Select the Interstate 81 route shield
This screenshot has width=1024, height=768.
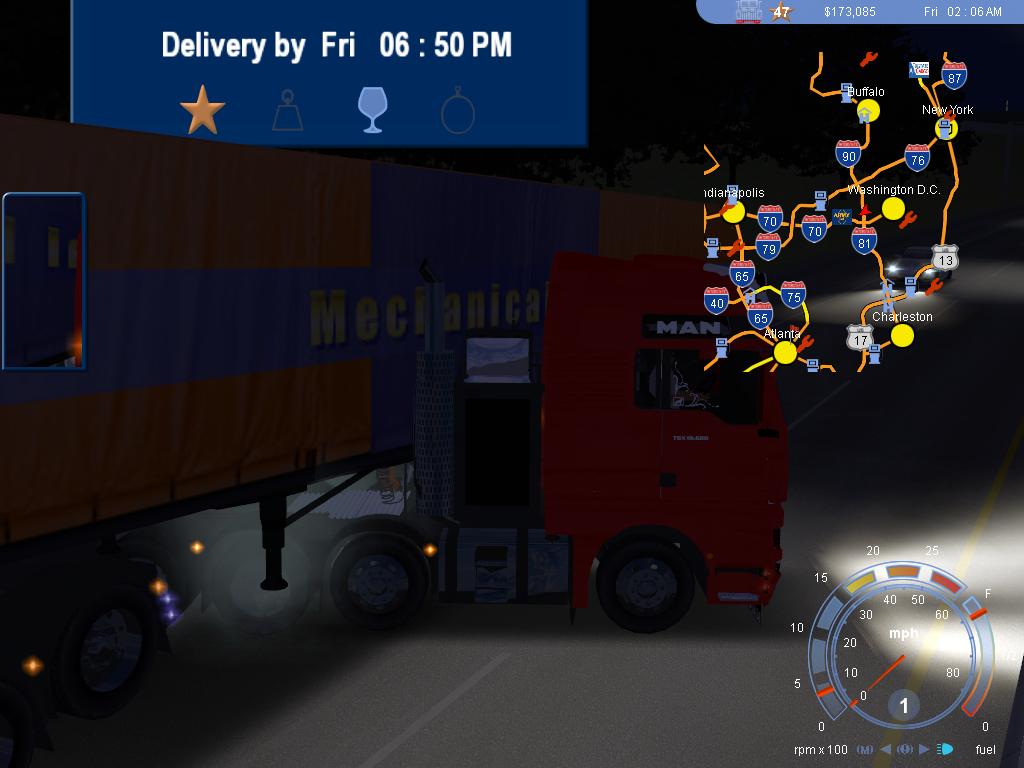coord(865,240)
